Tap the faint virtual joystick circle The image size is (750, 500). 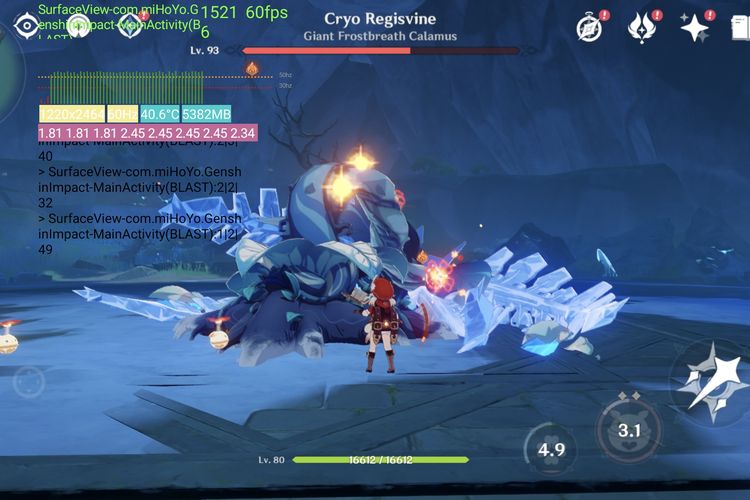[x=28, y=381]
